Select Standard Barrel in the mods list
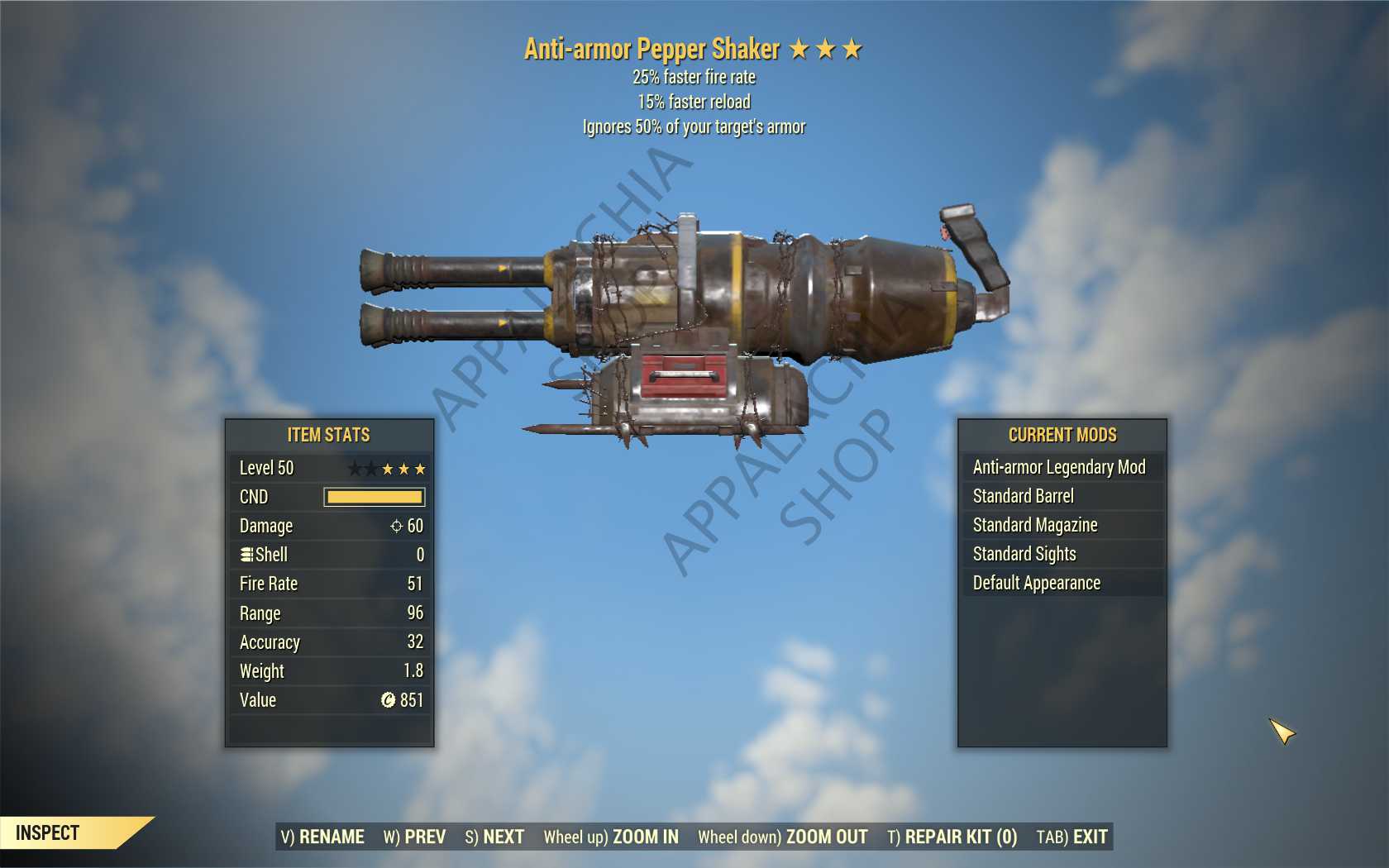This screenshot has height=868, width=1389. coord(1025,496)
